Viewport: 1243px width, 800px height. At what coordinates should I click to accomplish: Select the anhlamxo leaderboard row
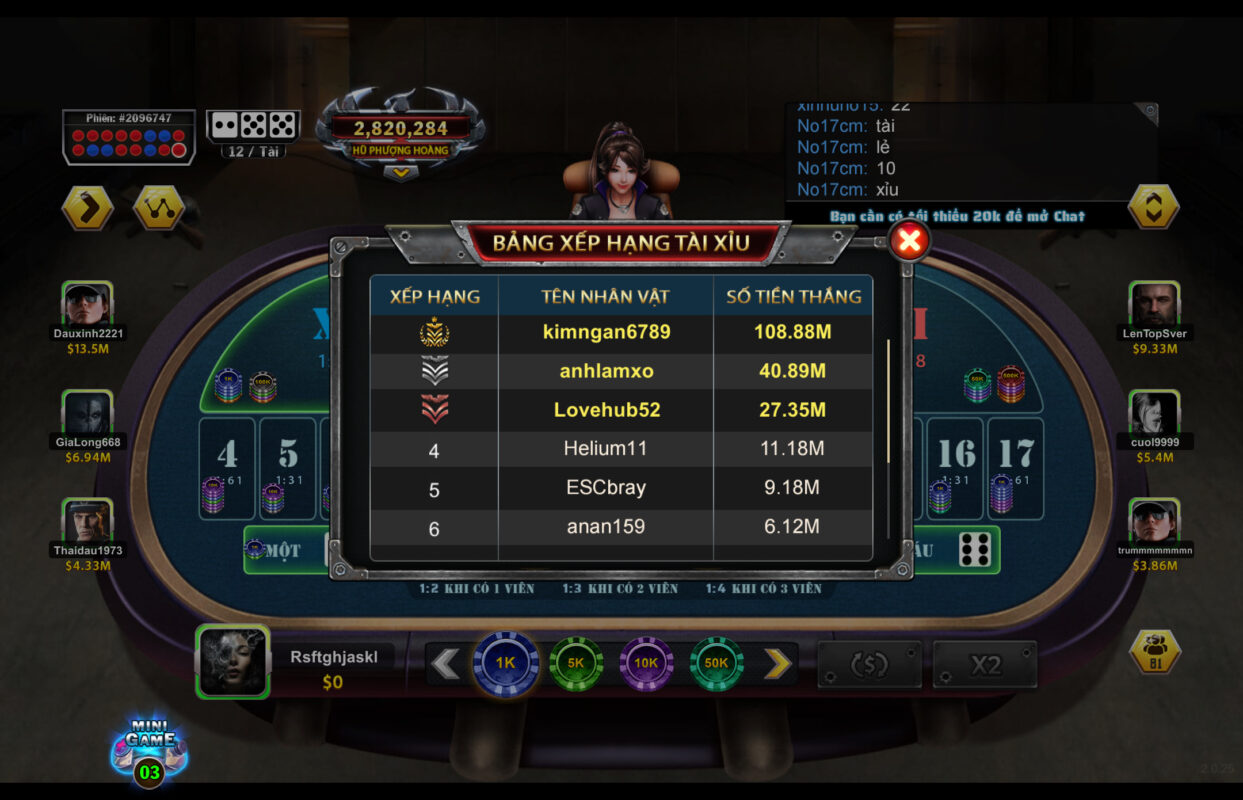tap(620, 371)
